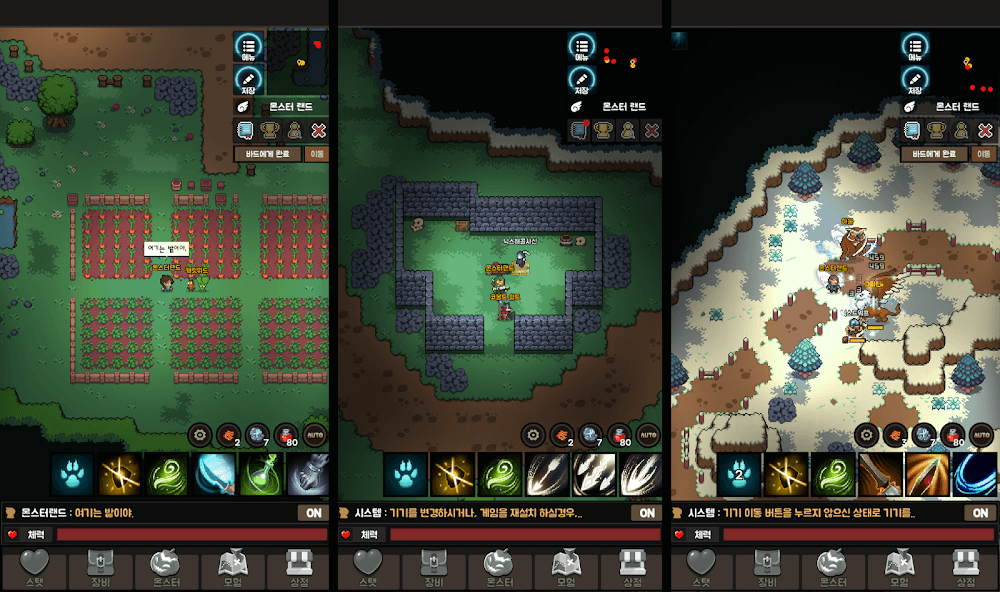Trigger the blue crescent wave skill

(x=974, y=474)
